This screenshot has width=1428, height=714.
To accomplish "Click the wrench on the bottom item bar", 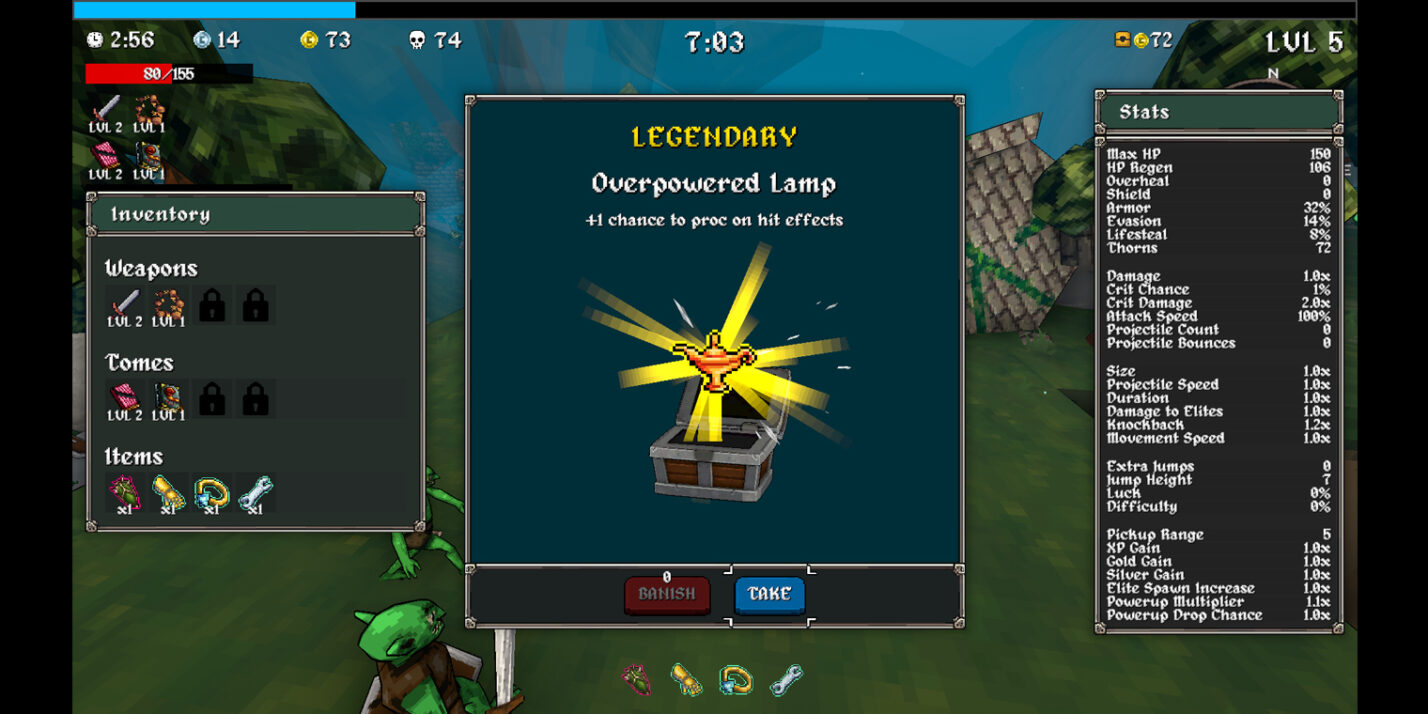I will click(x=786, y=680).
